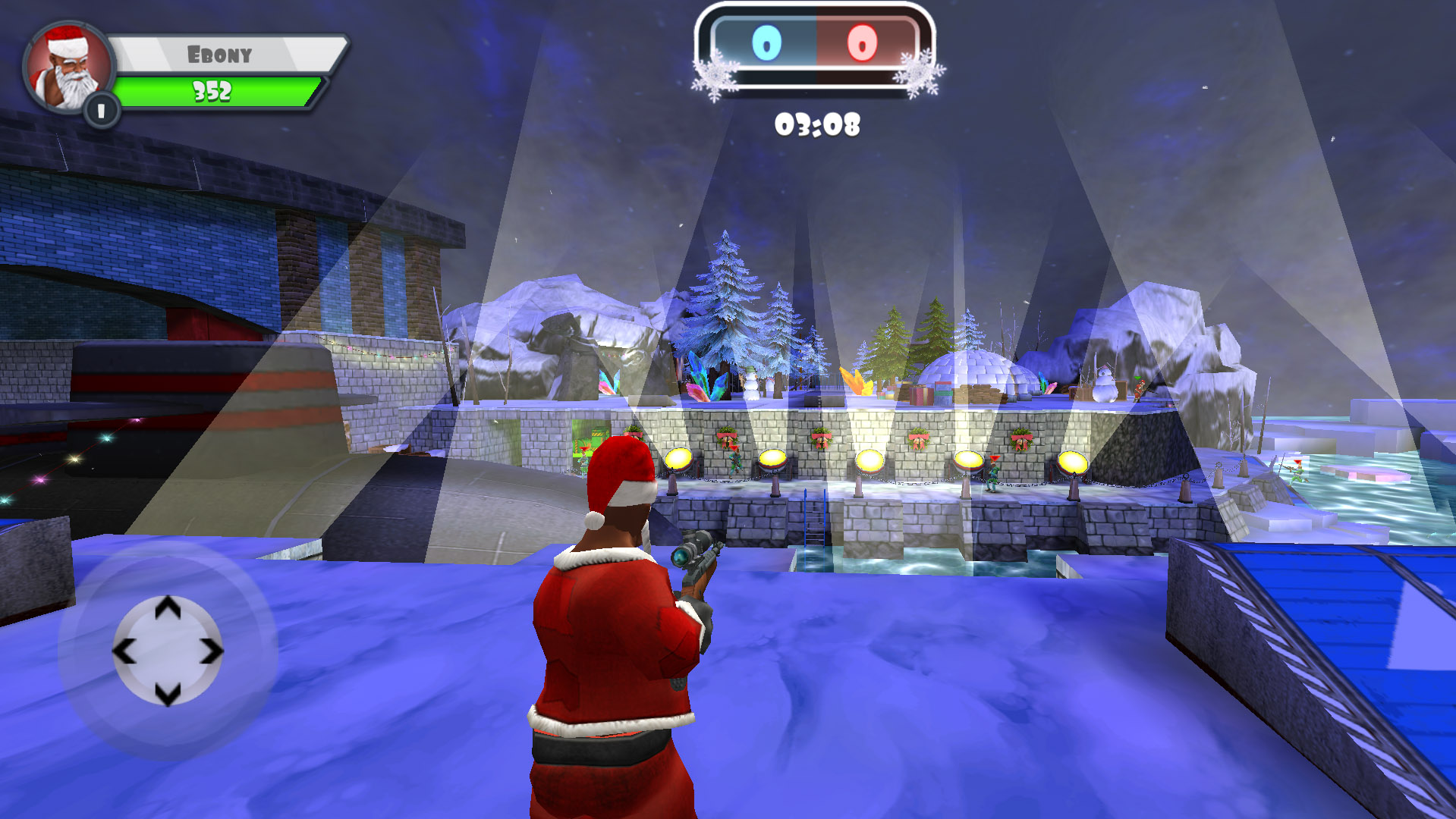Tap the up arrow on the joystick
This screenshot has width=1456, height=819.
click(x=168, y=607)
